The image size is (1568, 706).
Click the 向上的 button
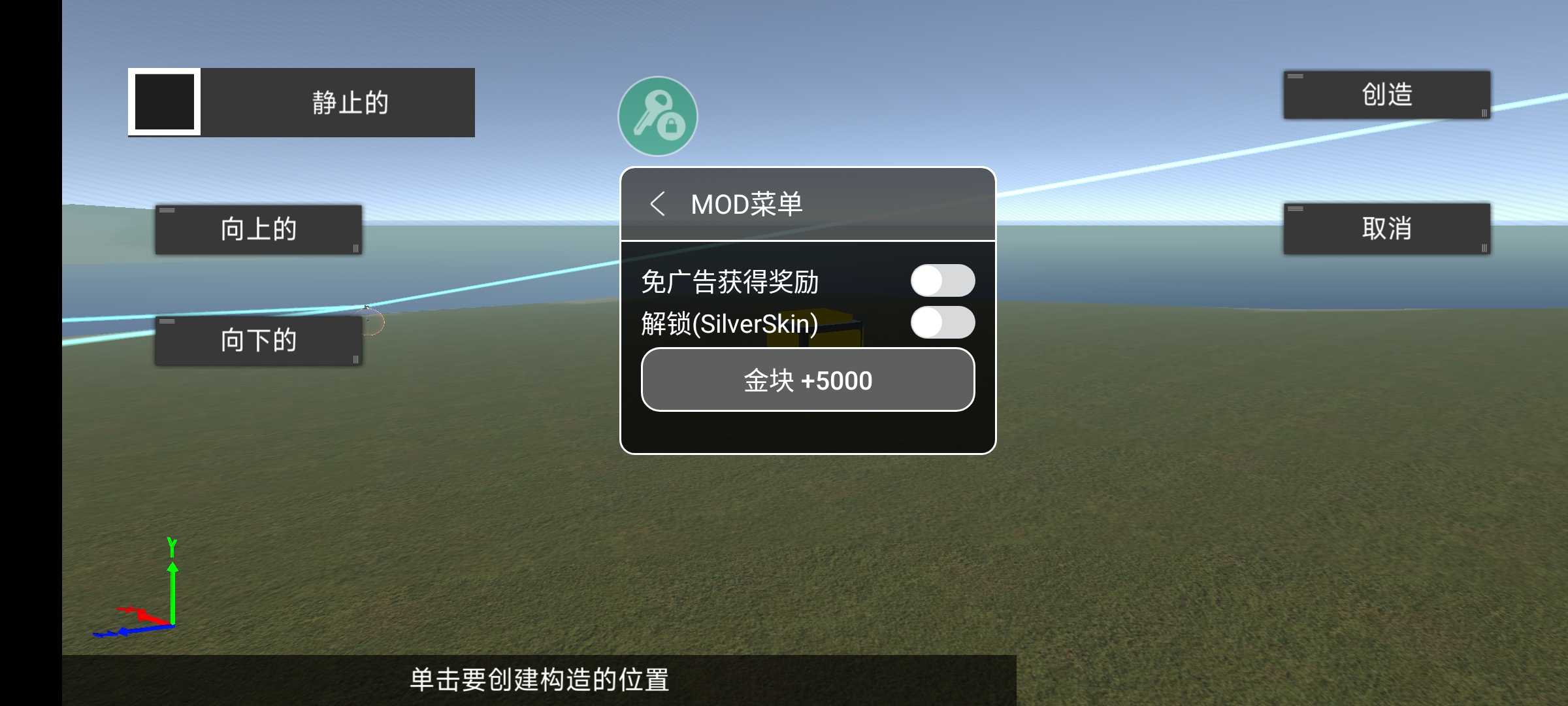tap(259, 229)
